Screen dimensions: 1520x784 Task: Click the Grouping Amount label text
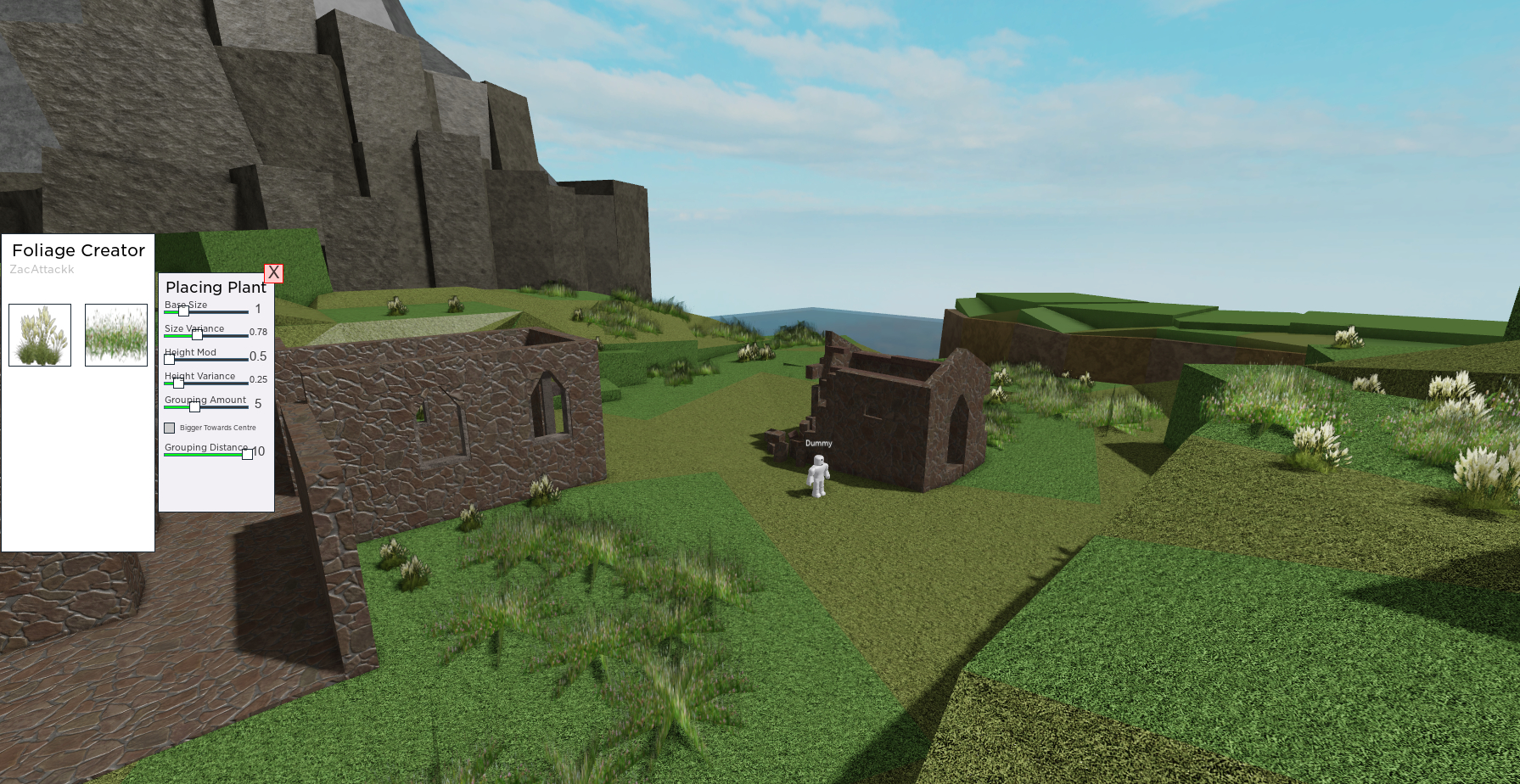(x=205, y=400)
